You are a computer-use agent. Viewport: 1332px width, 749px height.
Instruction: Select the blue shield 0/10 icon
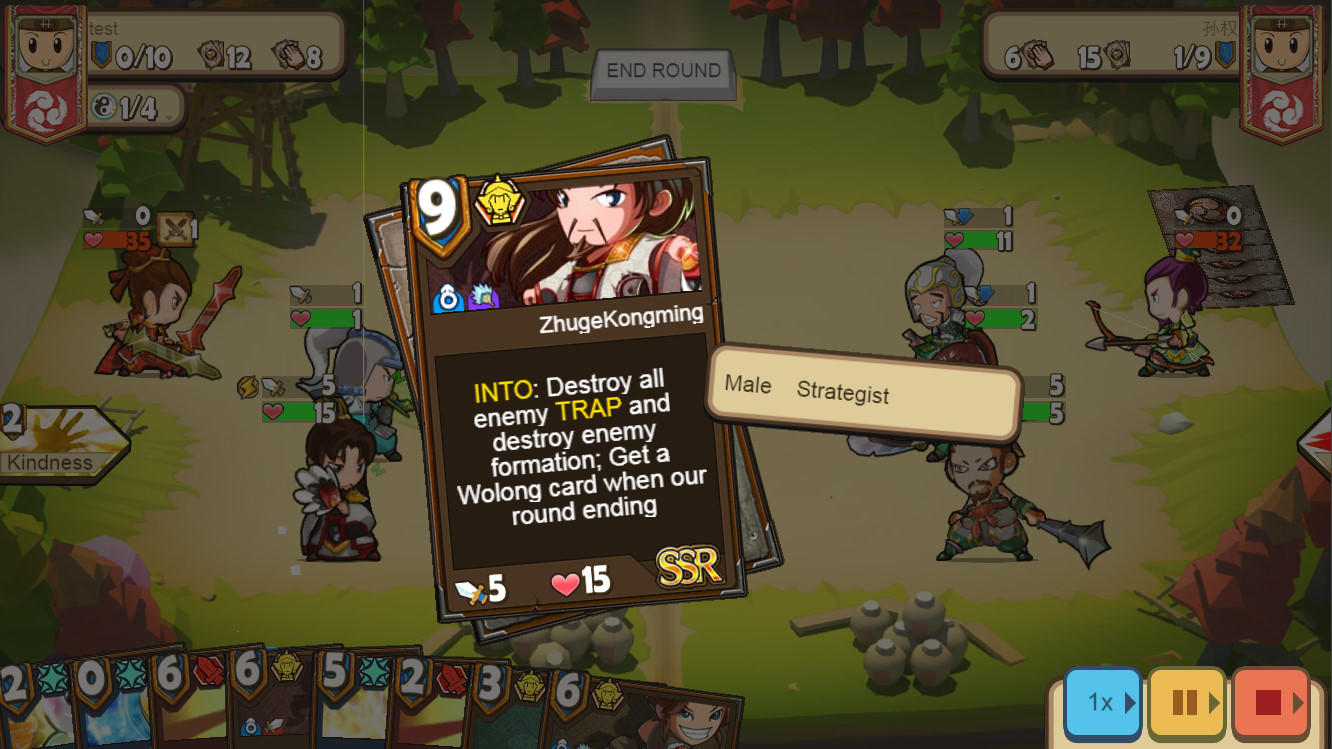103,54
